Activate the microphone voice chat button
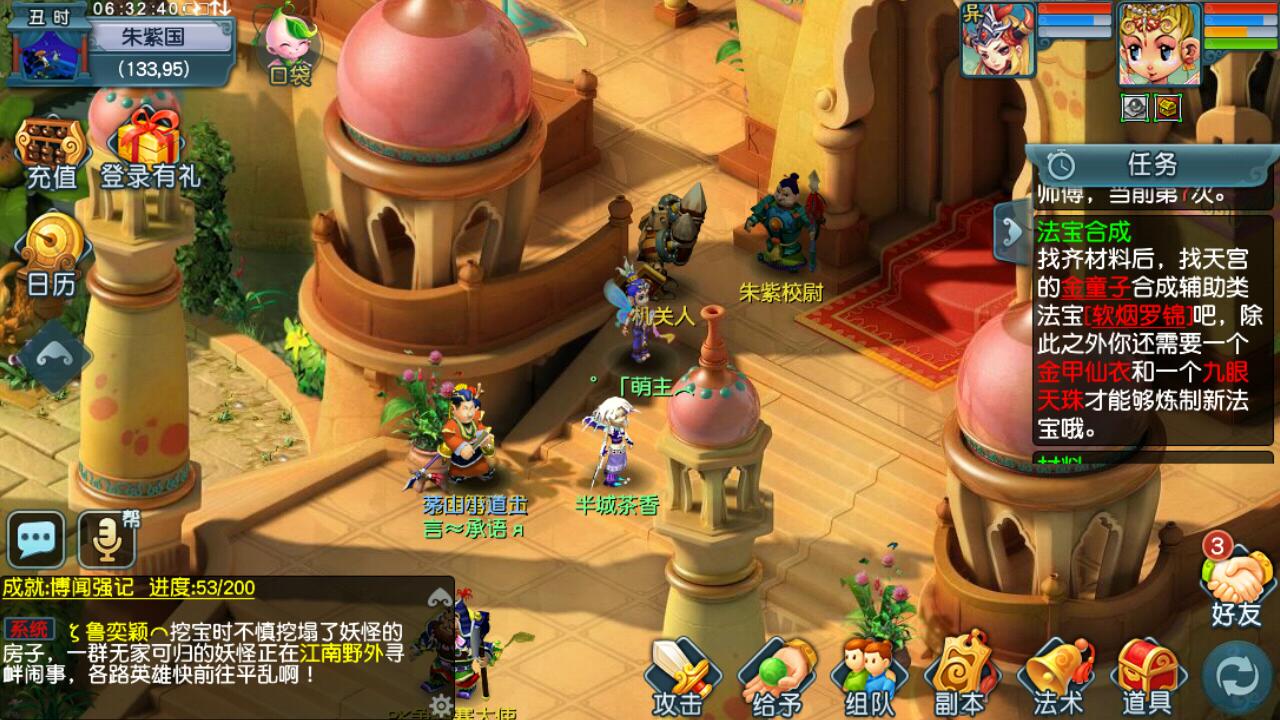The image size is (1280, 720). 106,541
